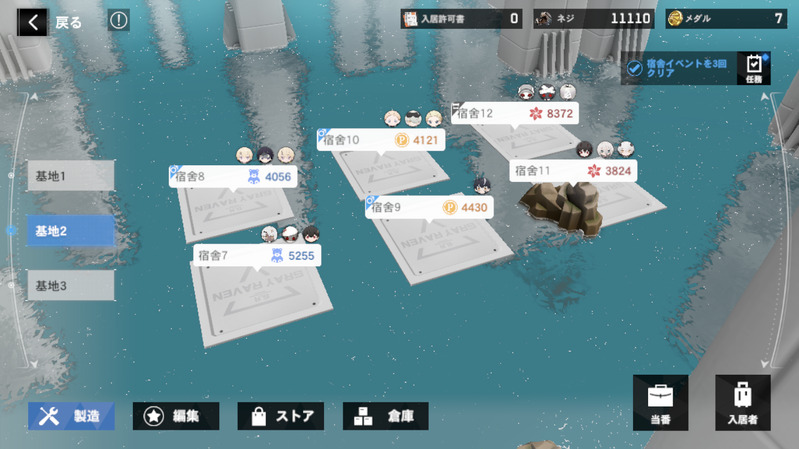The image size is (799, 449).
Task: Select the 宿舎8 dormitory label
Action: pos(233,177)
